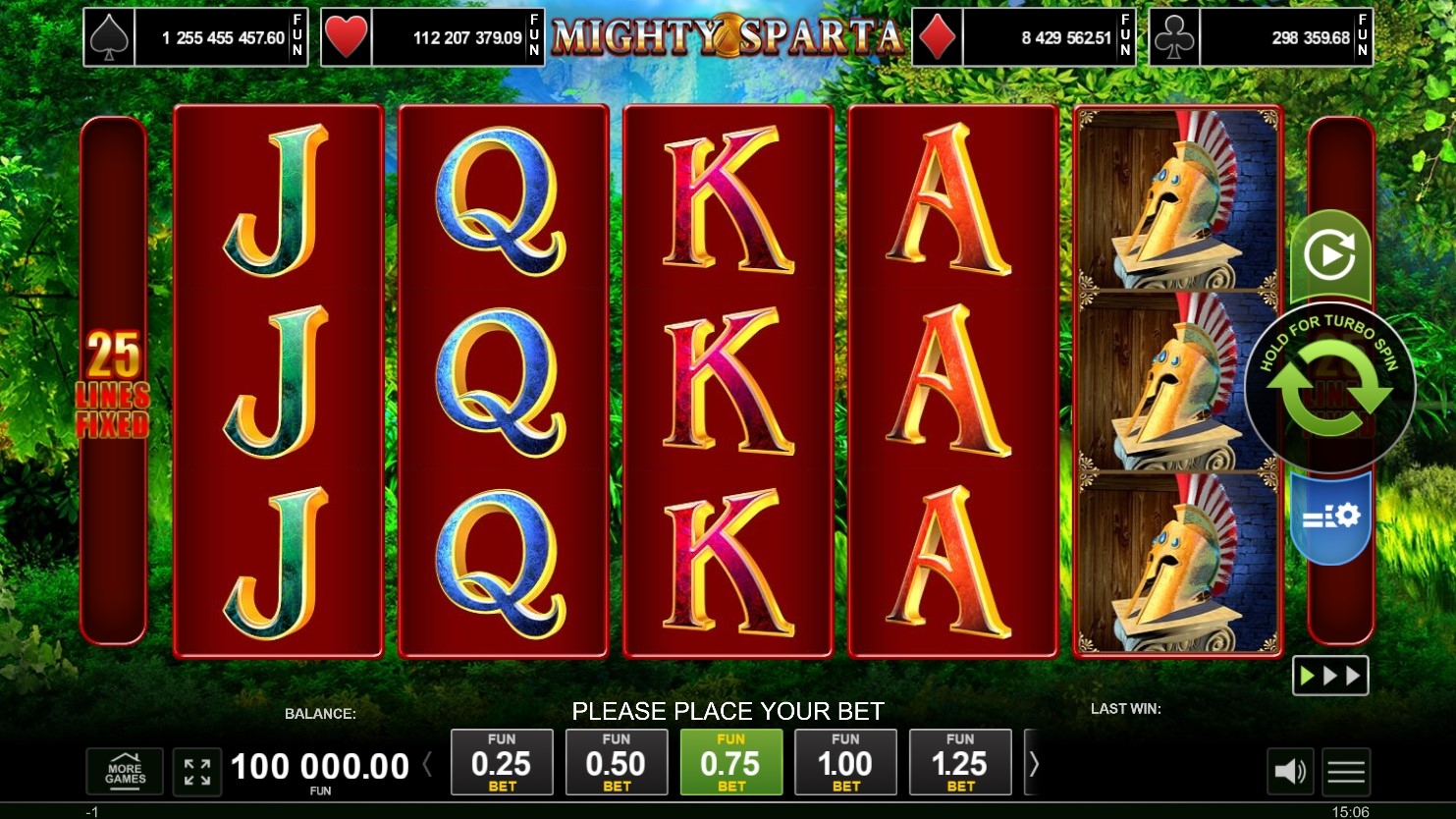The image size is (1456, 819).
Task: Open the blue bet settings button
Action: point(1329,518)
